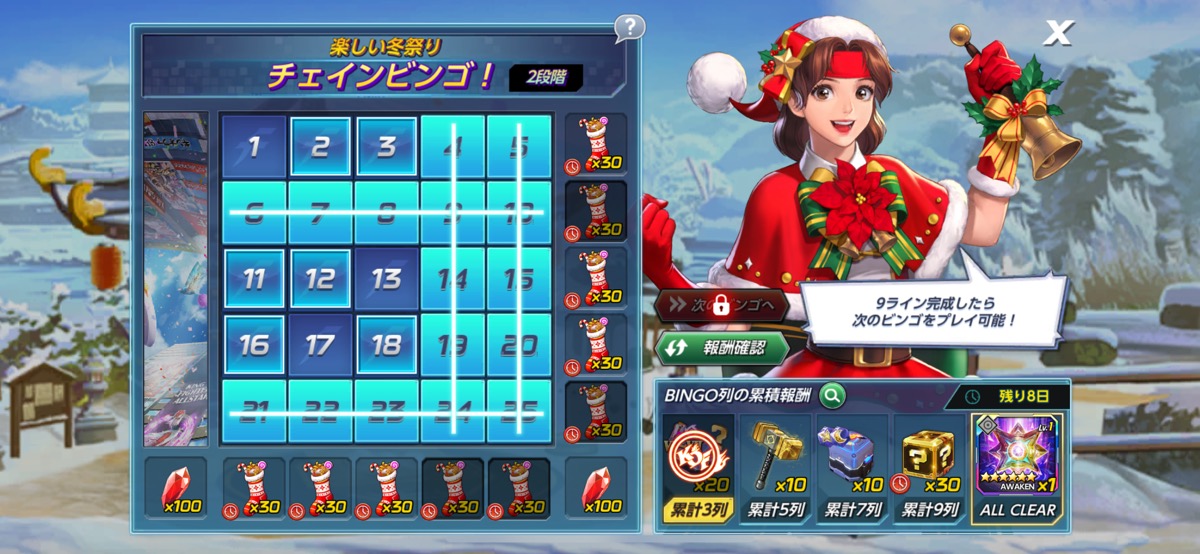The height and width of the screenshot is (554, 1200).
Task: Pick bingo tile number 16
Action: 254,345
